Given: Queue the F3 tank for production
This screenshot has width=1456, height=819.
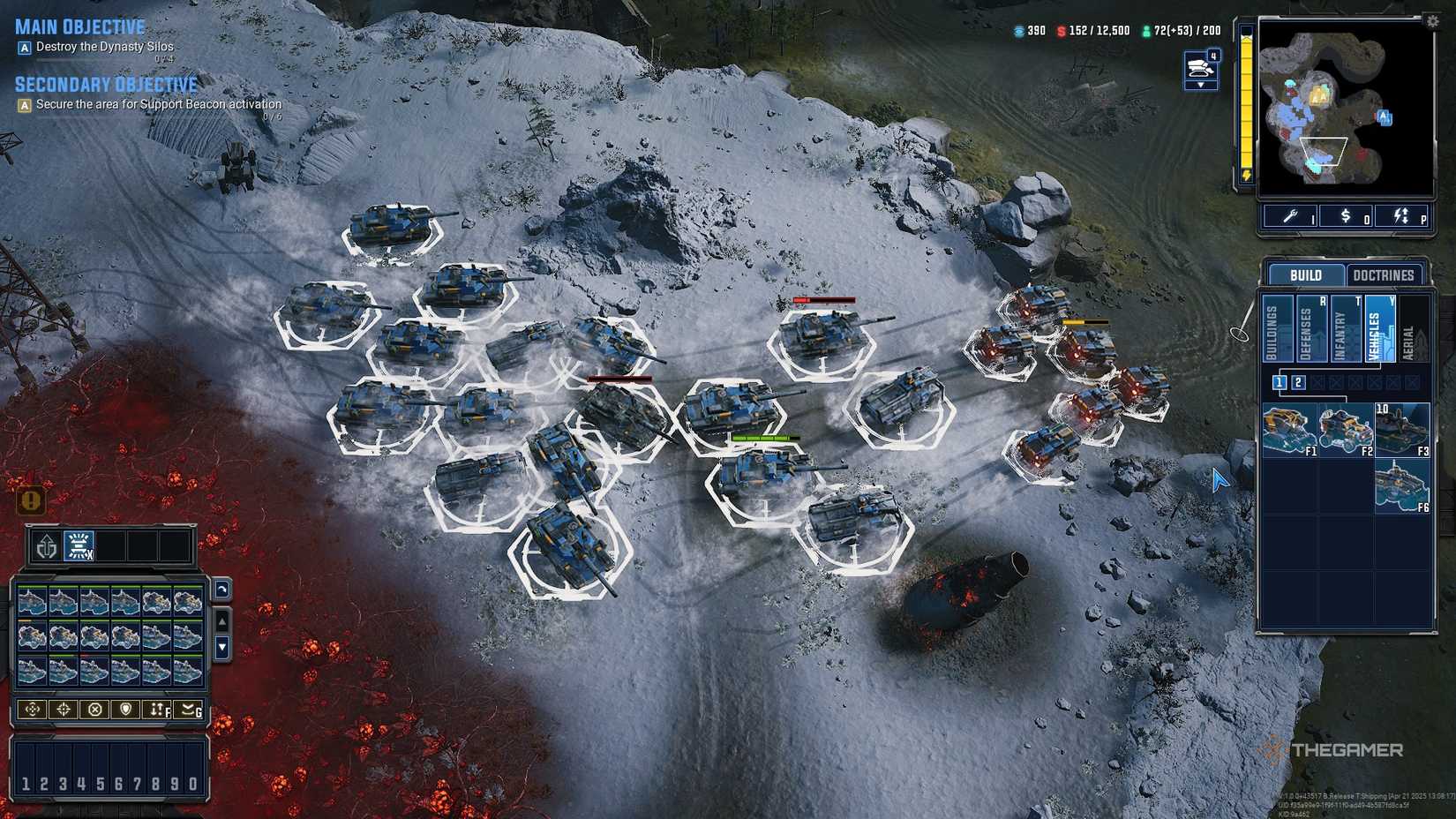Looking at the screenshot, I should click(x=1400, y=430).
